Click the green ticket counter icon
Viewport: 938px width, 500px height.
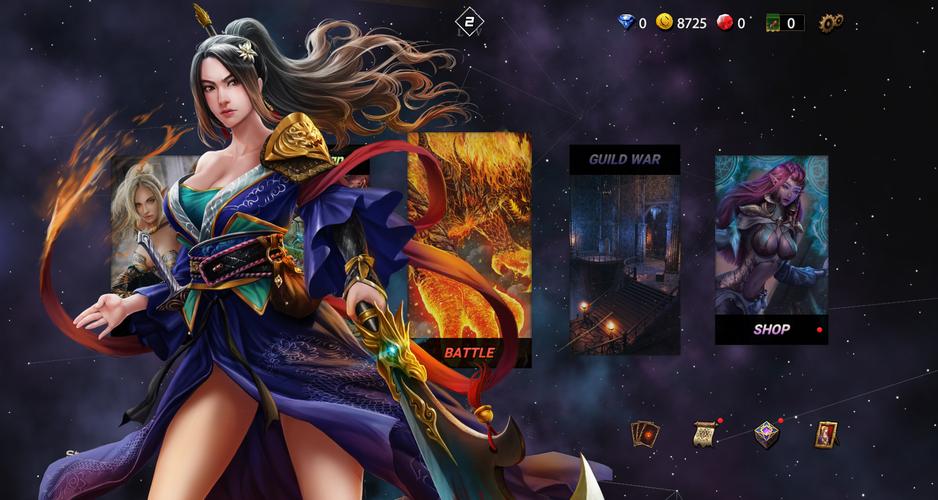[x=773, y=22]
